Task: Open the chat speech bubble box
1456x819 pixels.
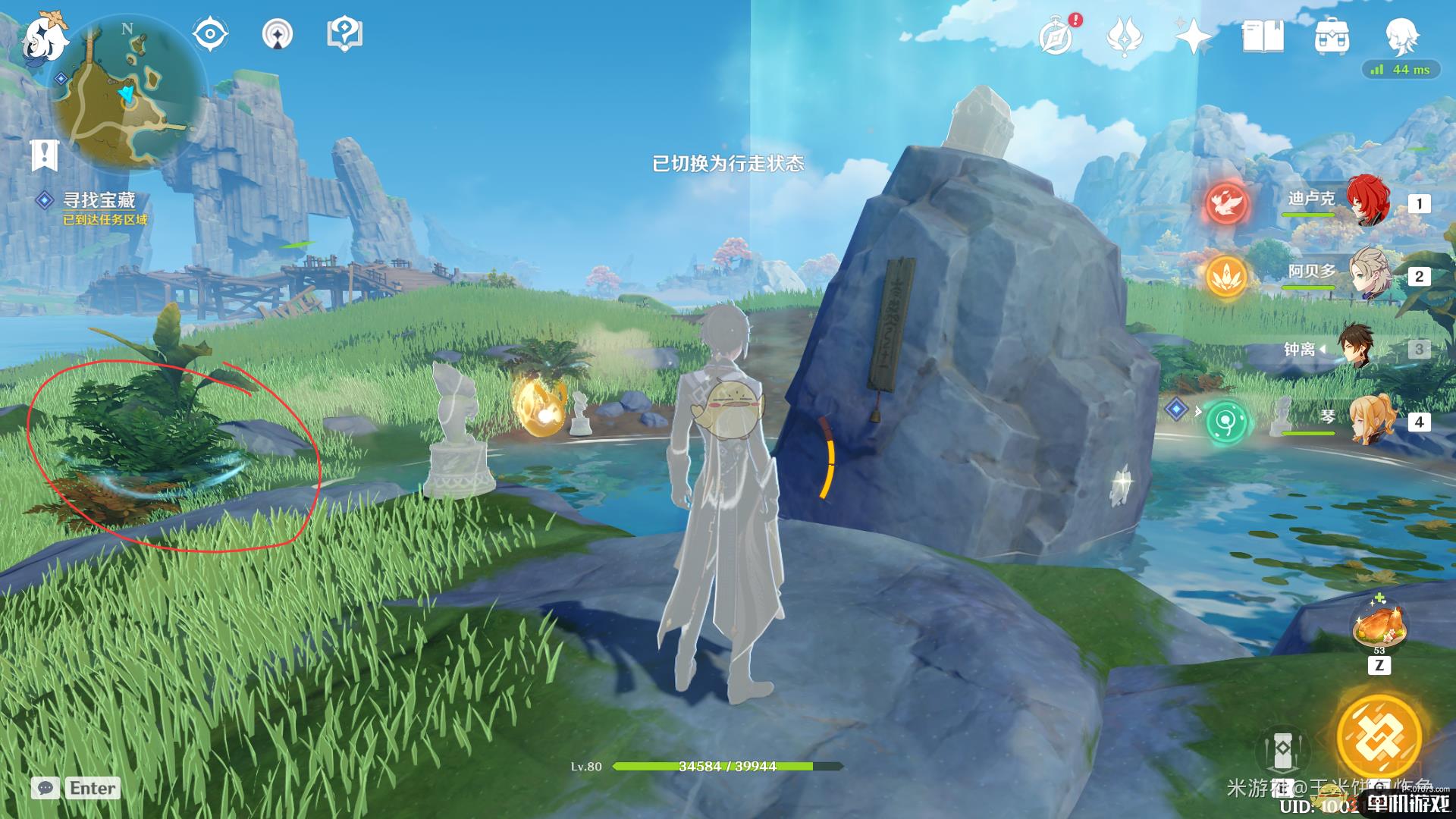Action: tap(45, 788)
